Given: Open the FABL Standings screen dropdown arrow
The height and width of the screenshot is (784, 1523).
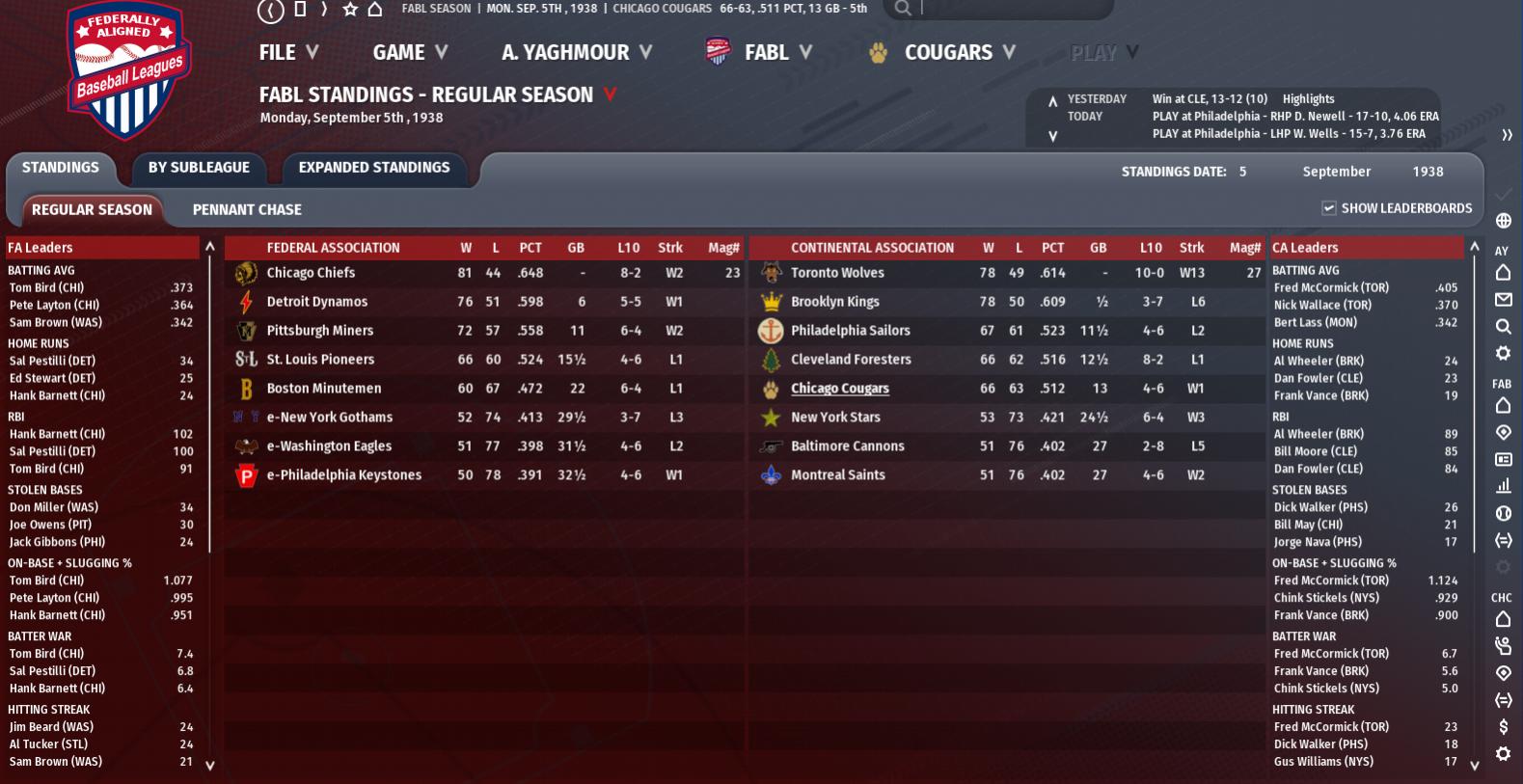Looking at the screenshot, I should click(x=610, y=95).
